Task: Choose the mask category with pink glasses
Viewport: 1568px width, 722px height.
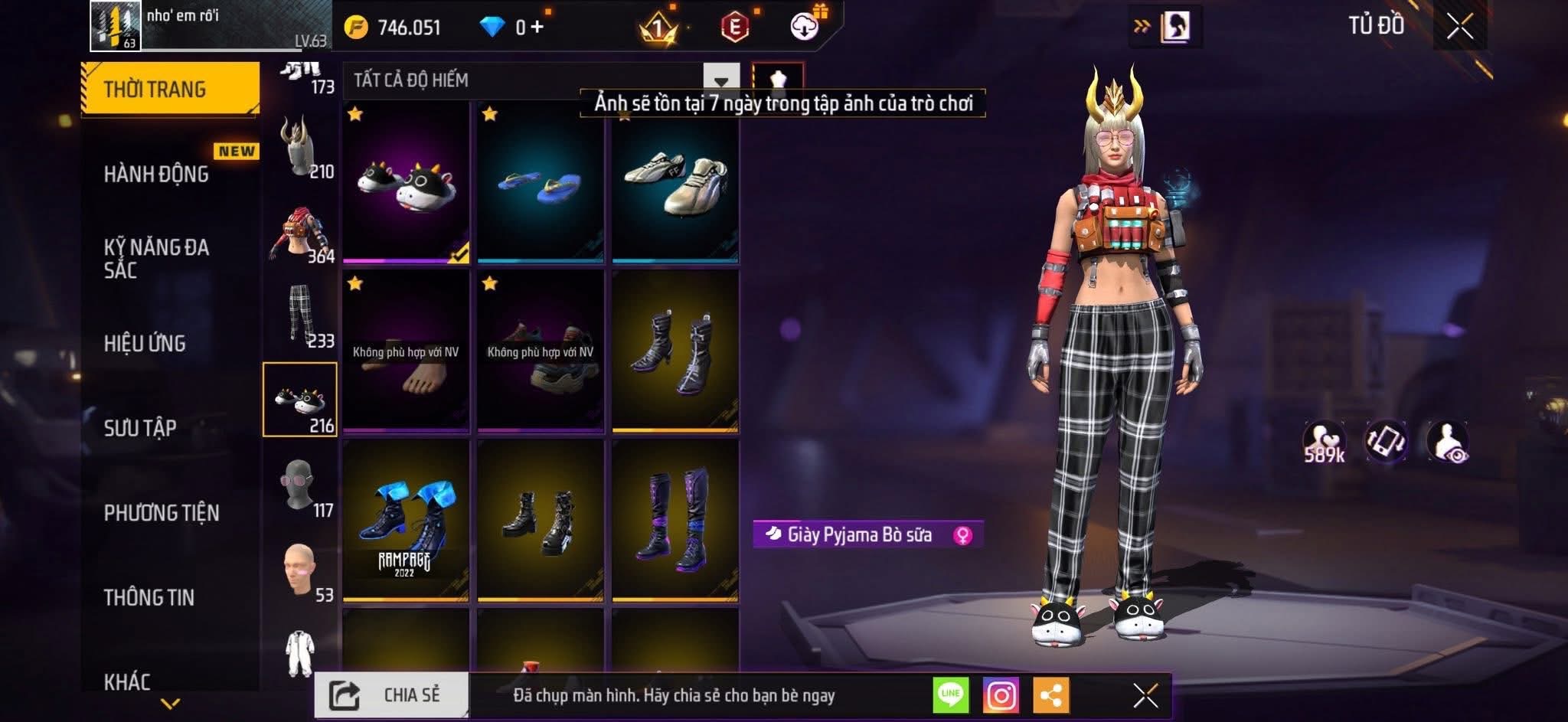Action: tap(300, 485)
